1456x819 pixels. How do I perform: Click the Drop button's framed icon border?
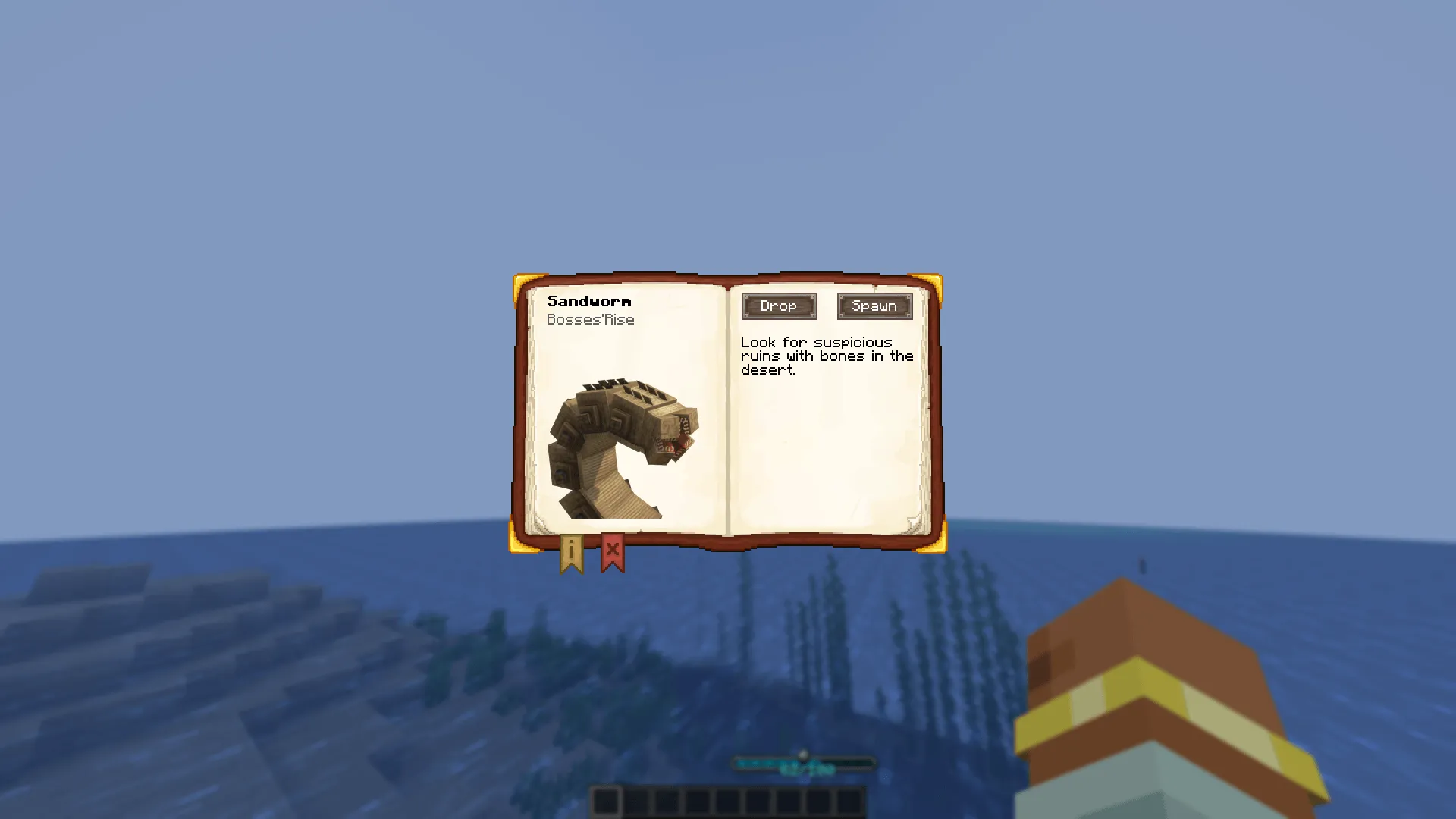[x=779, y=306]
